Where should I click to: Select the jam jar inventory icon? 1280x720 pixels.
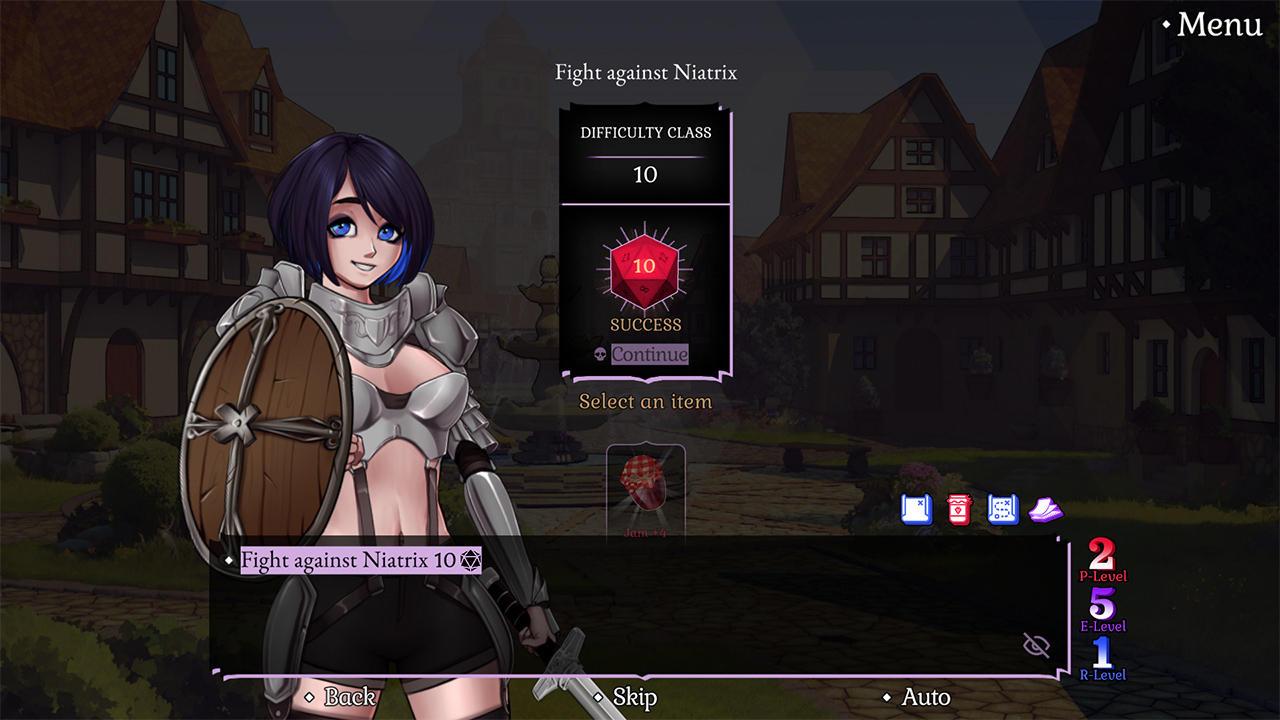pyautogui.click(x=958, y=509)
